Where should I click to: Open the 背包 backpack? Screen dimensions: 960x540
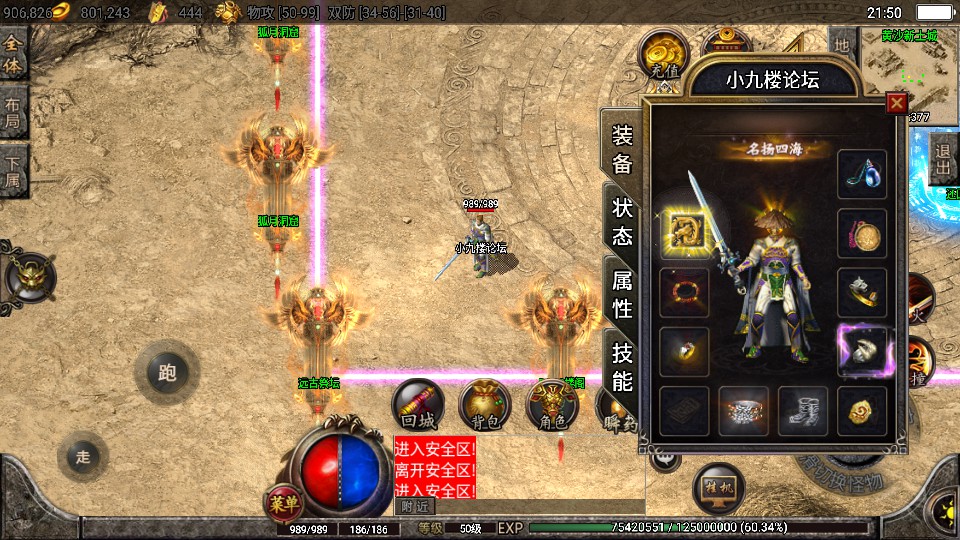pos(484,405)
